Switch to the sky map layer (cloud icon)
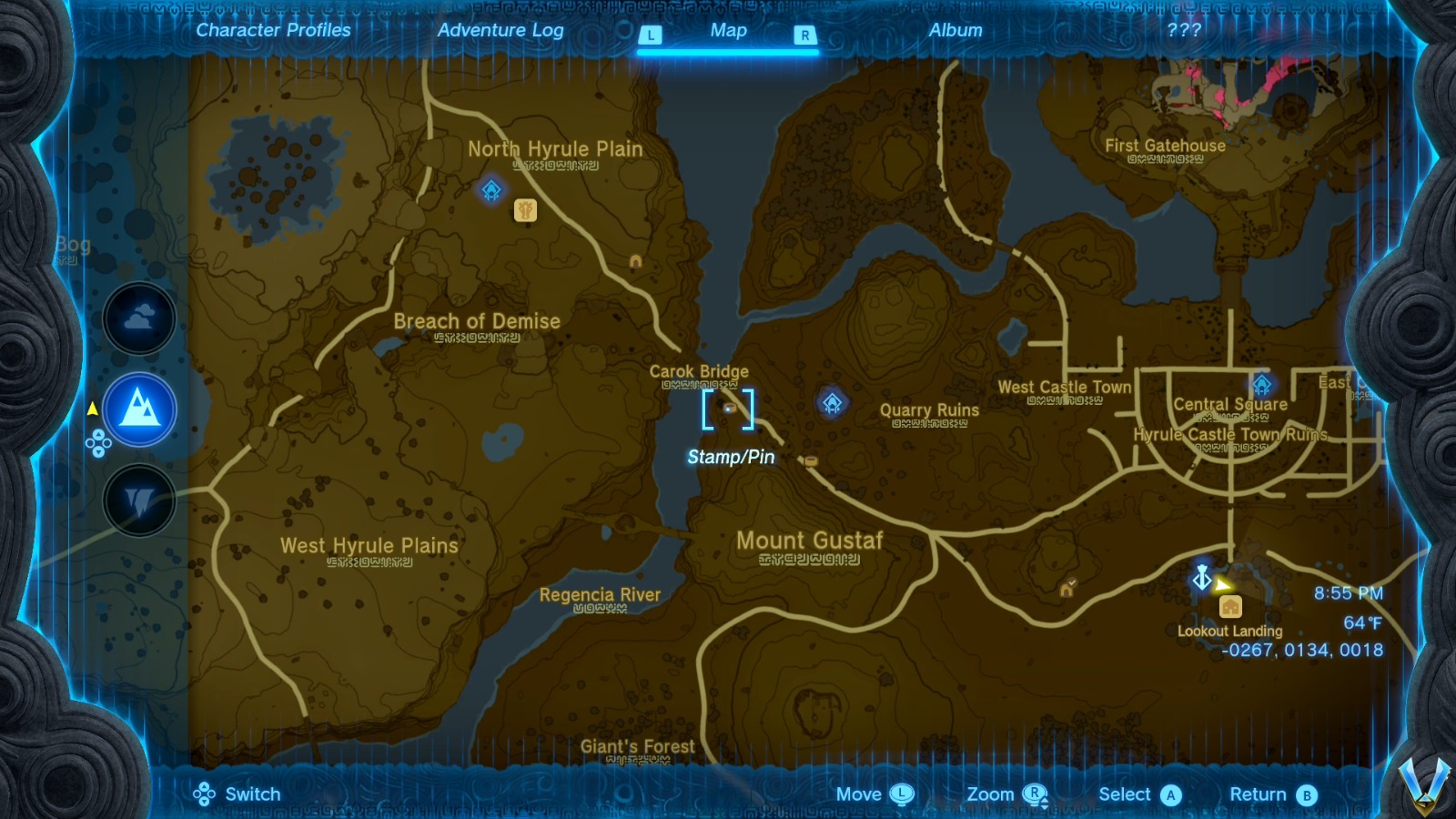1456x819 pixels. [138, 319]
